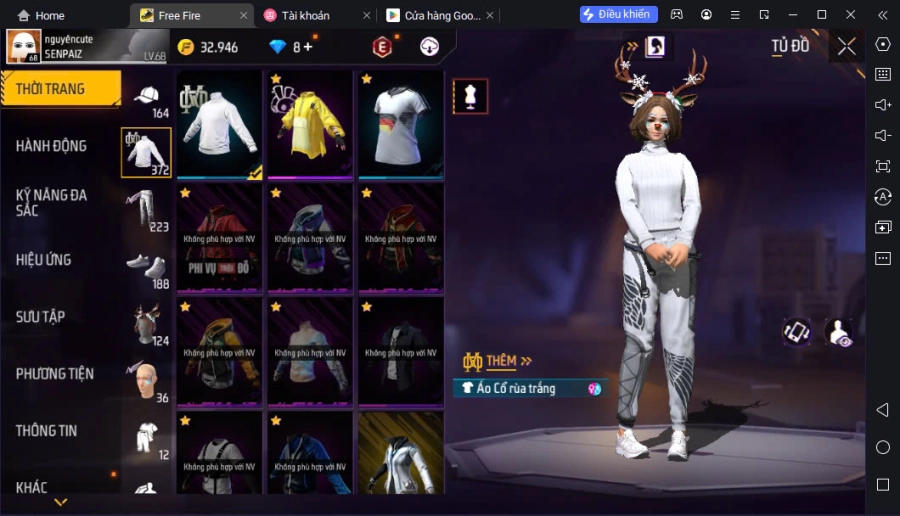Choose the white cap hat subcategory
This screenshot has width=900, height=516.
click(x=146, y=98)
